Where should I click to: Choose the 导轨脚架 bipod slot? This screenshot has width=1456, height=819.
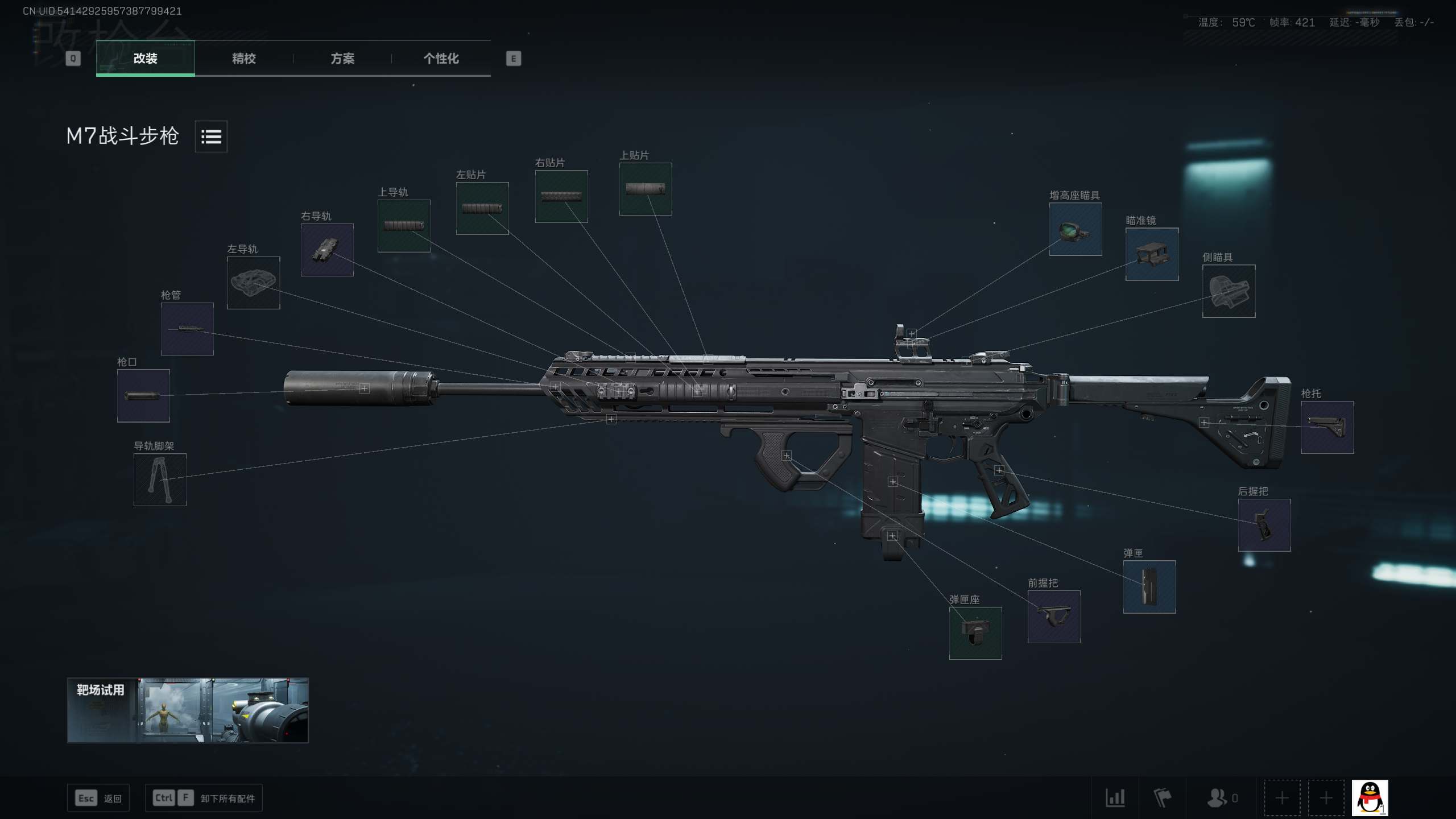click(160, 479)
